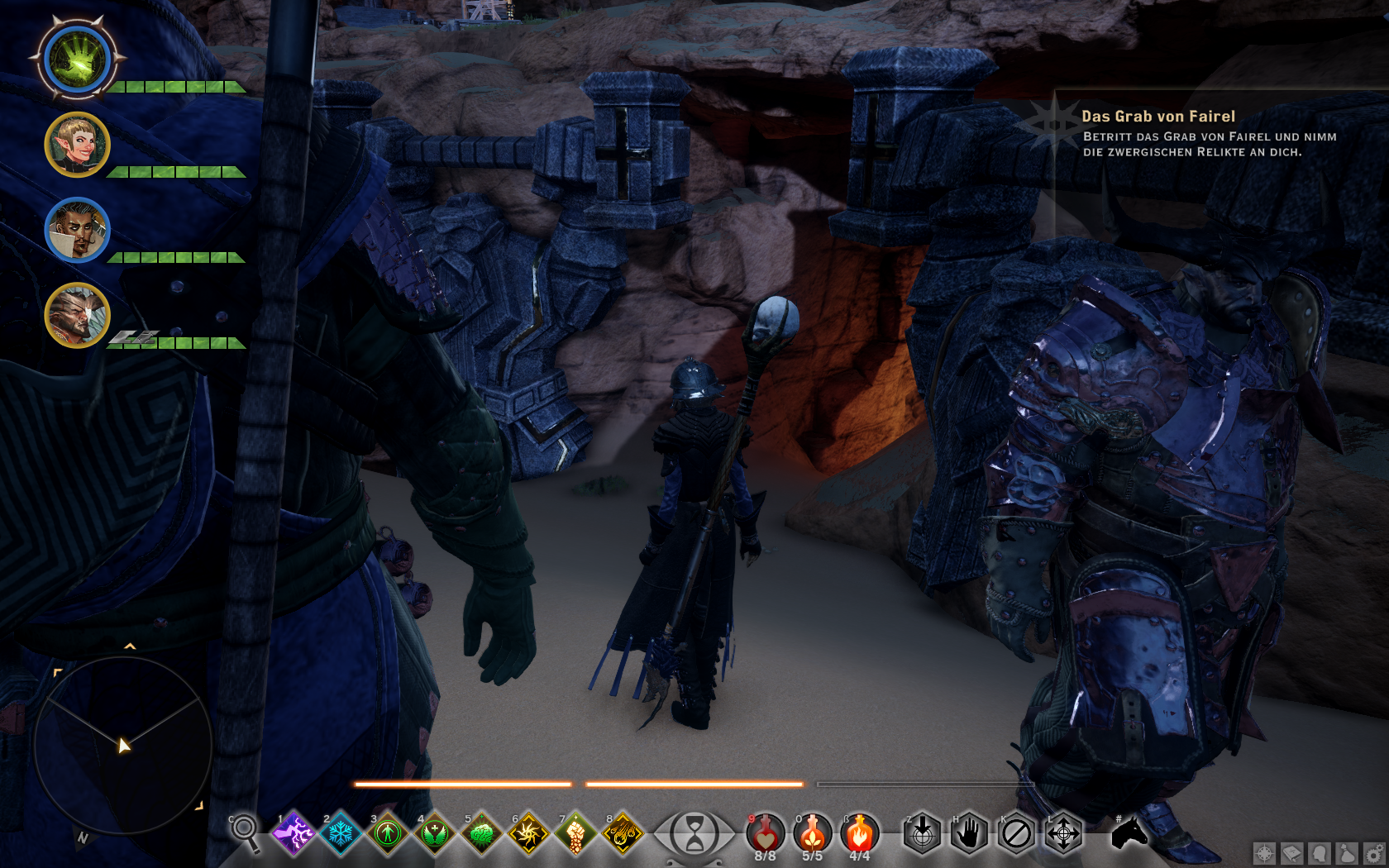Viewport: 1389px width, 868px height.
Task: Toggle the hourglass tactical camera eye
Action: (694, 833)
